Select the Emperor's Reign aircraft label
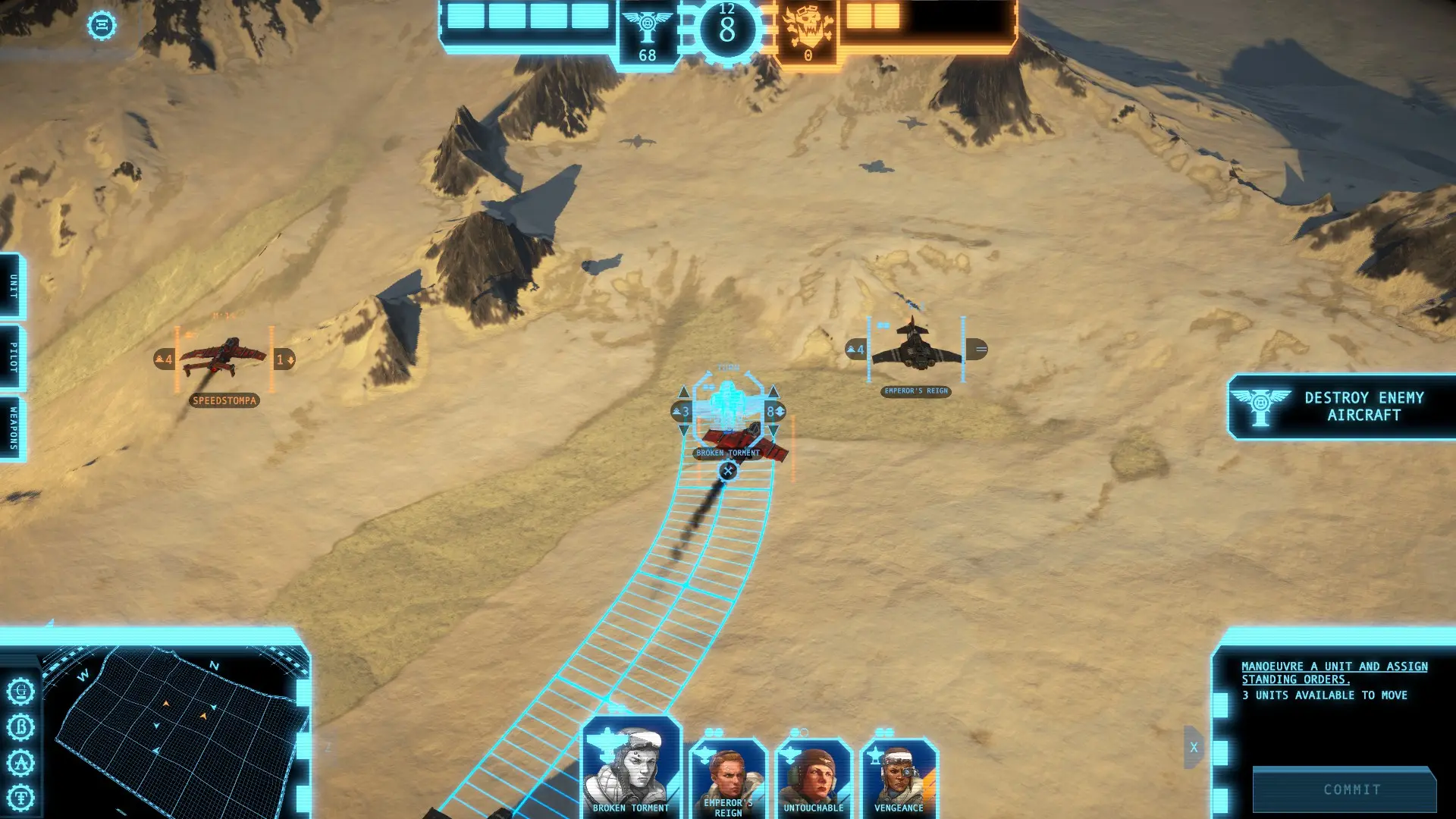Screen dimensions: 1456x819 [916, 391]
